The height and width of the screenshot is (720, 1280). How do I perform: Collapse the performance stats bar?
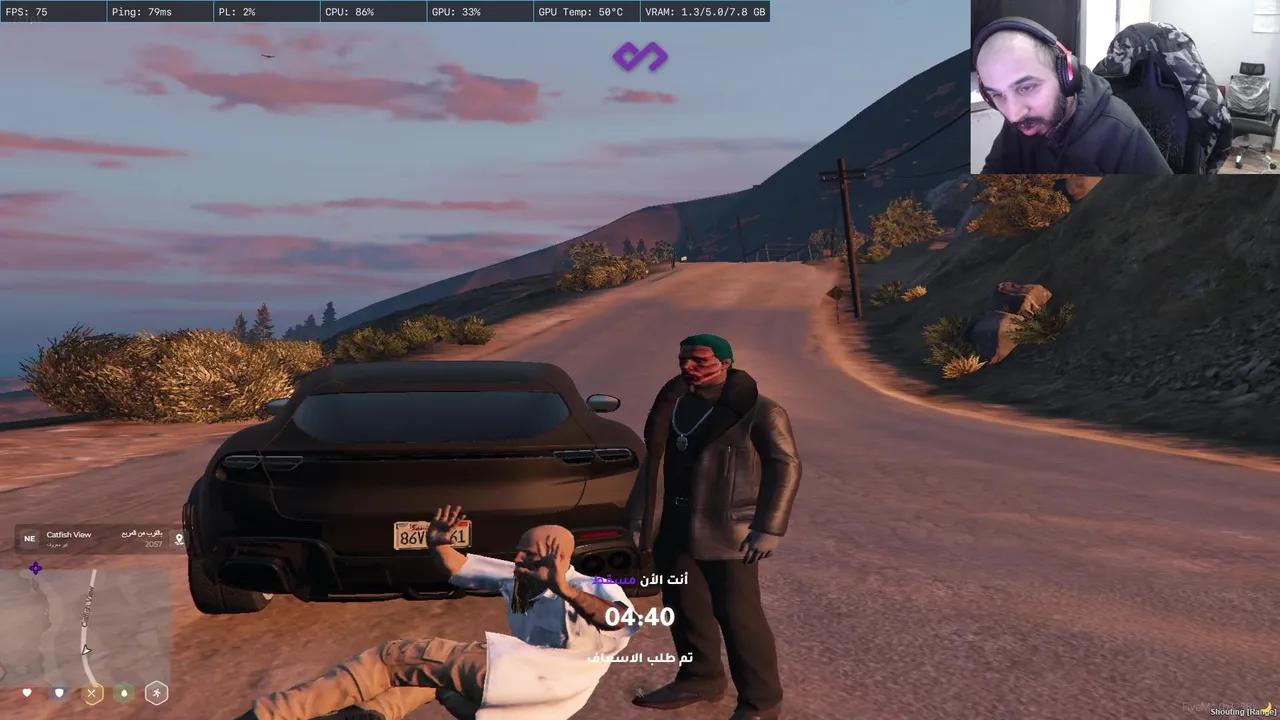click(385, 12)
